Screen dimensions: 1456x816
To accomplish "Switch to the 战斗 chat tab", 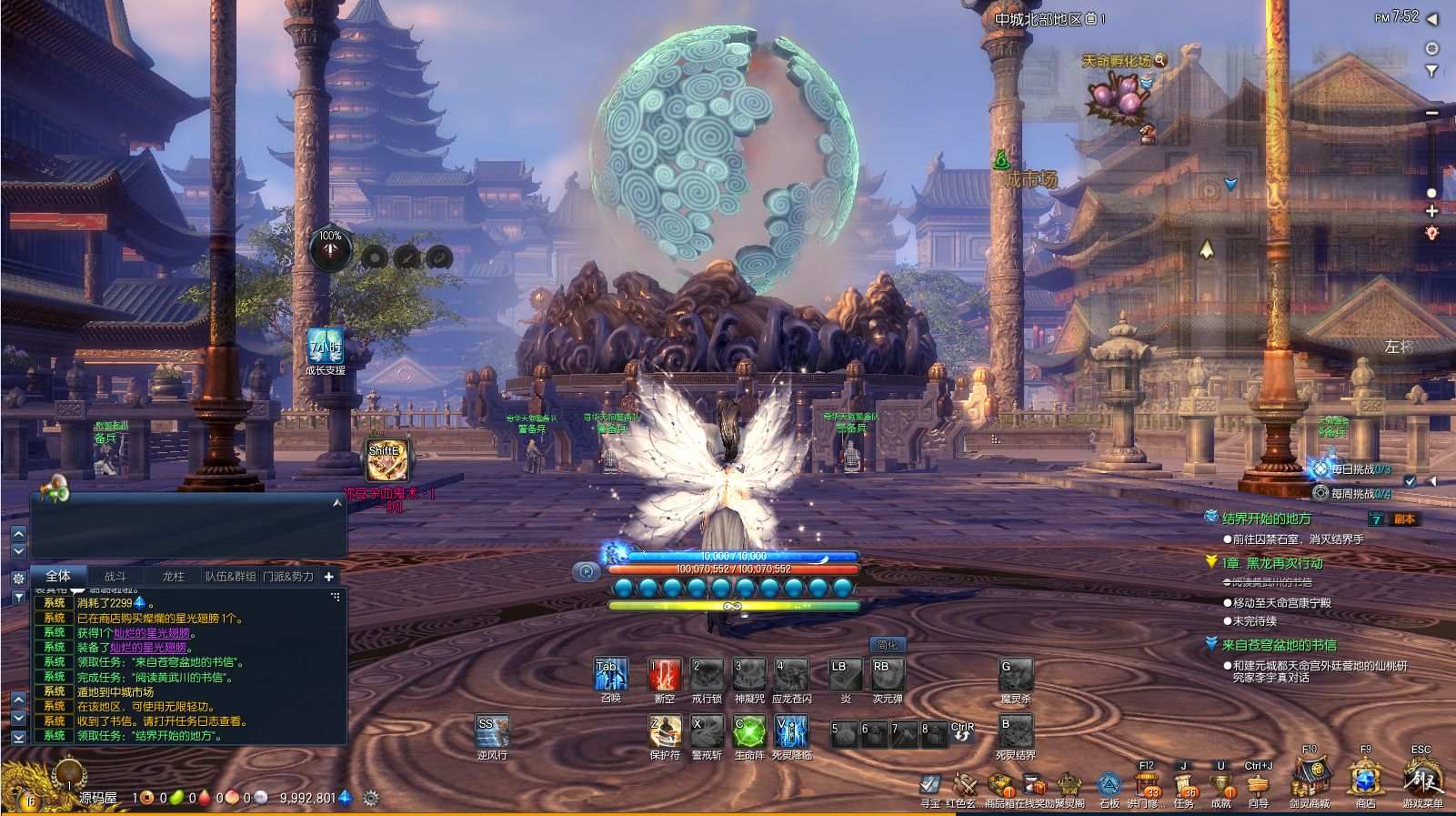I will [115, 575].
